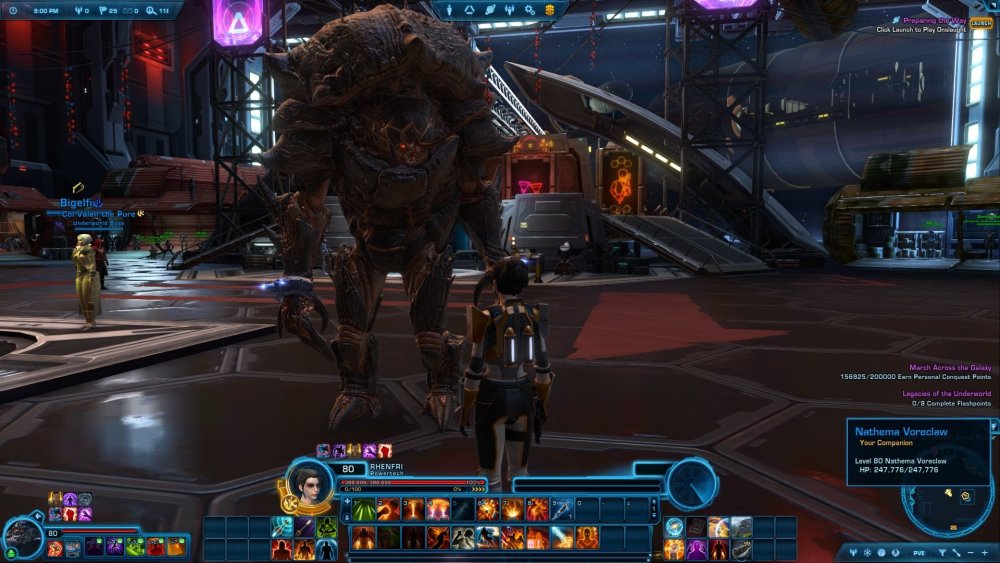
Task: Click the orange Launch button for Onslaught
Action: (981, 24)
